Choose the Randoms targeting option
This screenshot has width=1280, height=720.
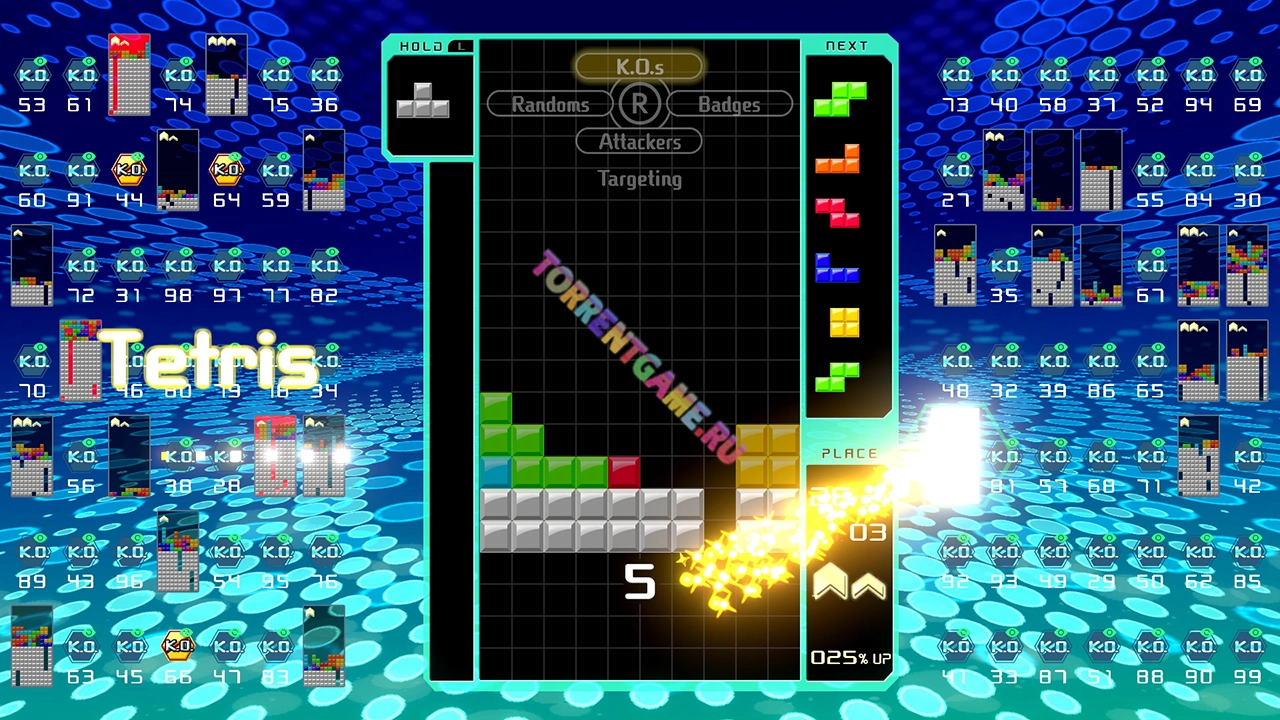click(550, 104)
